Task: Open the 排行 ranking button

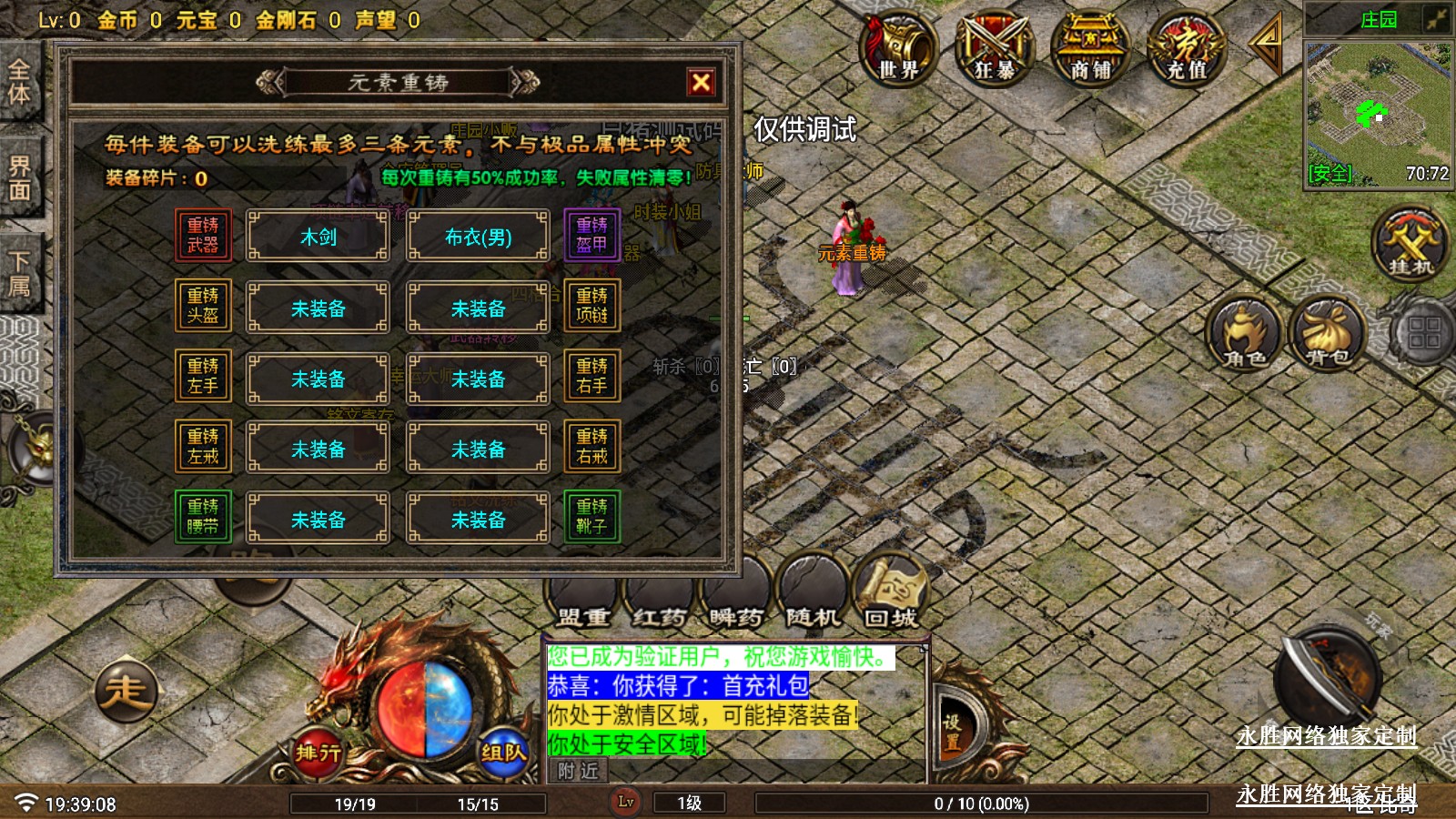Action: 318,752
